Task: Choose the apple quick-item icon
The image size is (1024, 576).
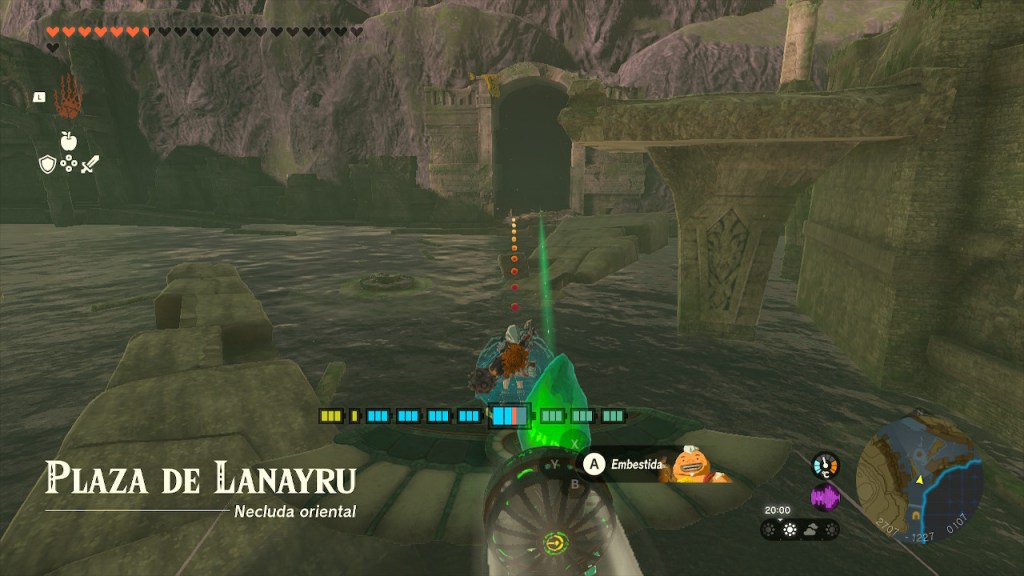Action: click(x=69, y=140)
